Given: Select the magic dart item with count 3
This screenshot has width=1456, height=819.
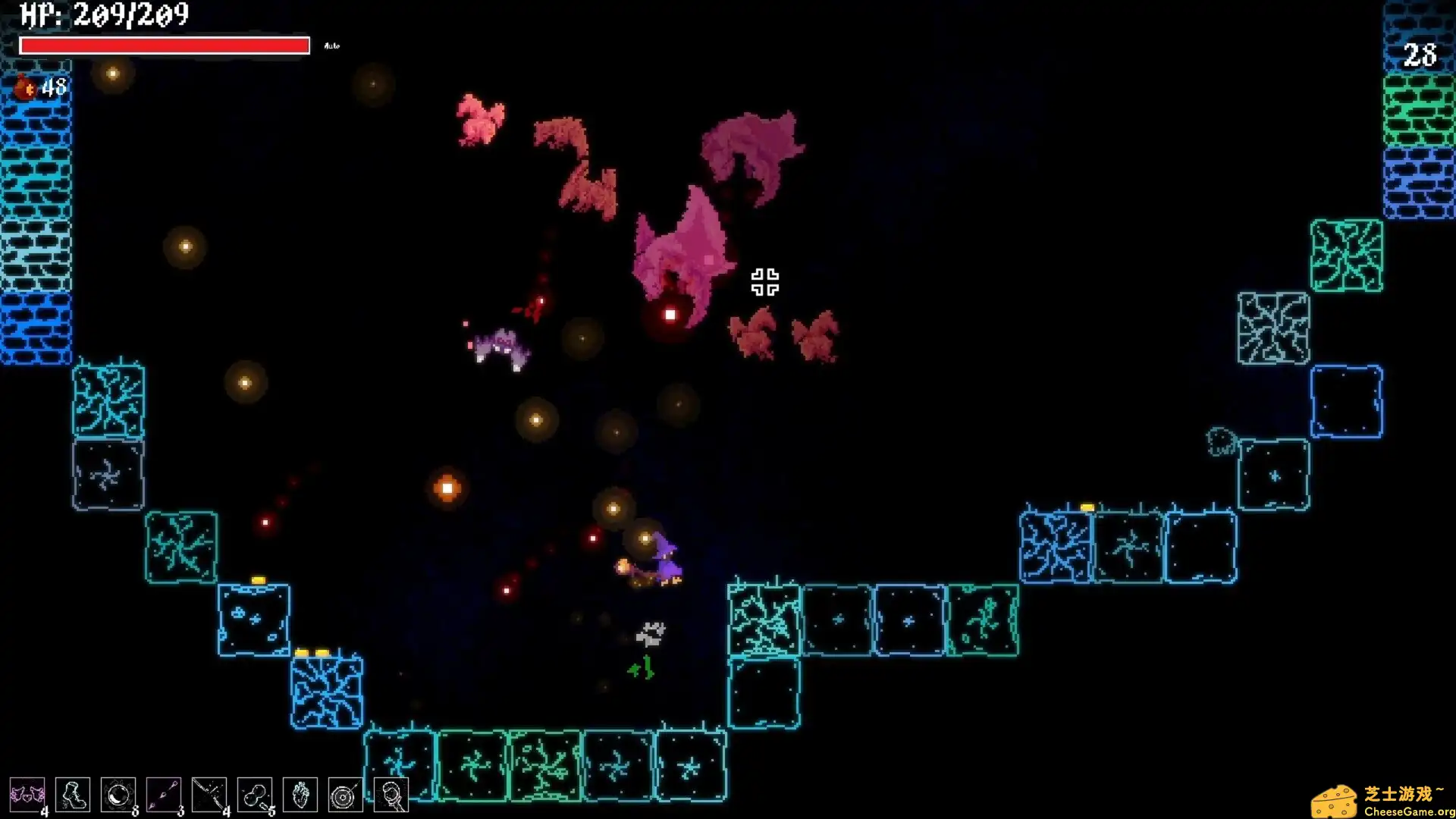Looking at the screenshot, I should pos(164,794).
